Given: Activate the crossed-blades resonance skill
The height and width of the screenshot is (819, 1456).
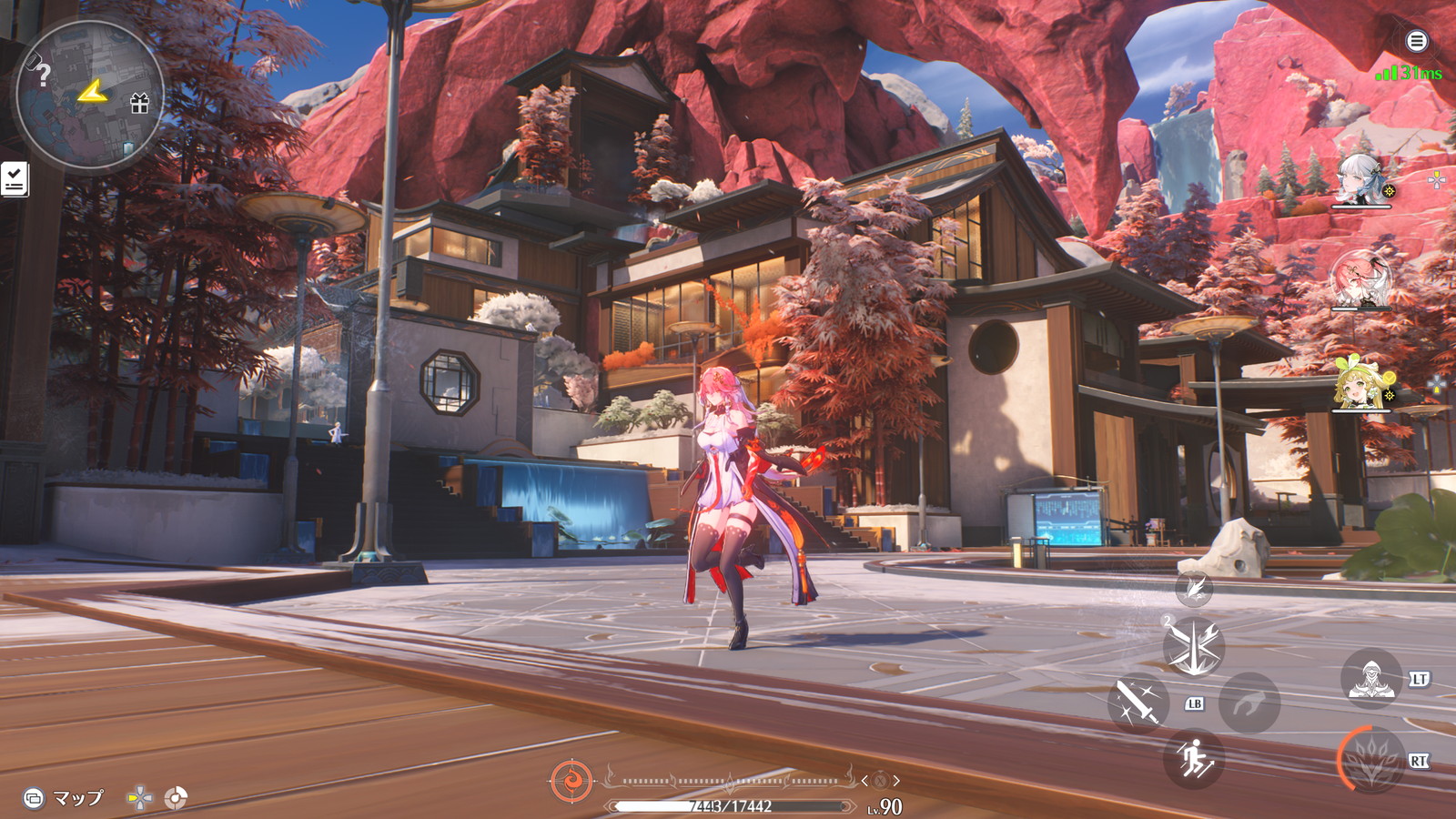Looking at the screenshot, I should (x=1193, y=647).
